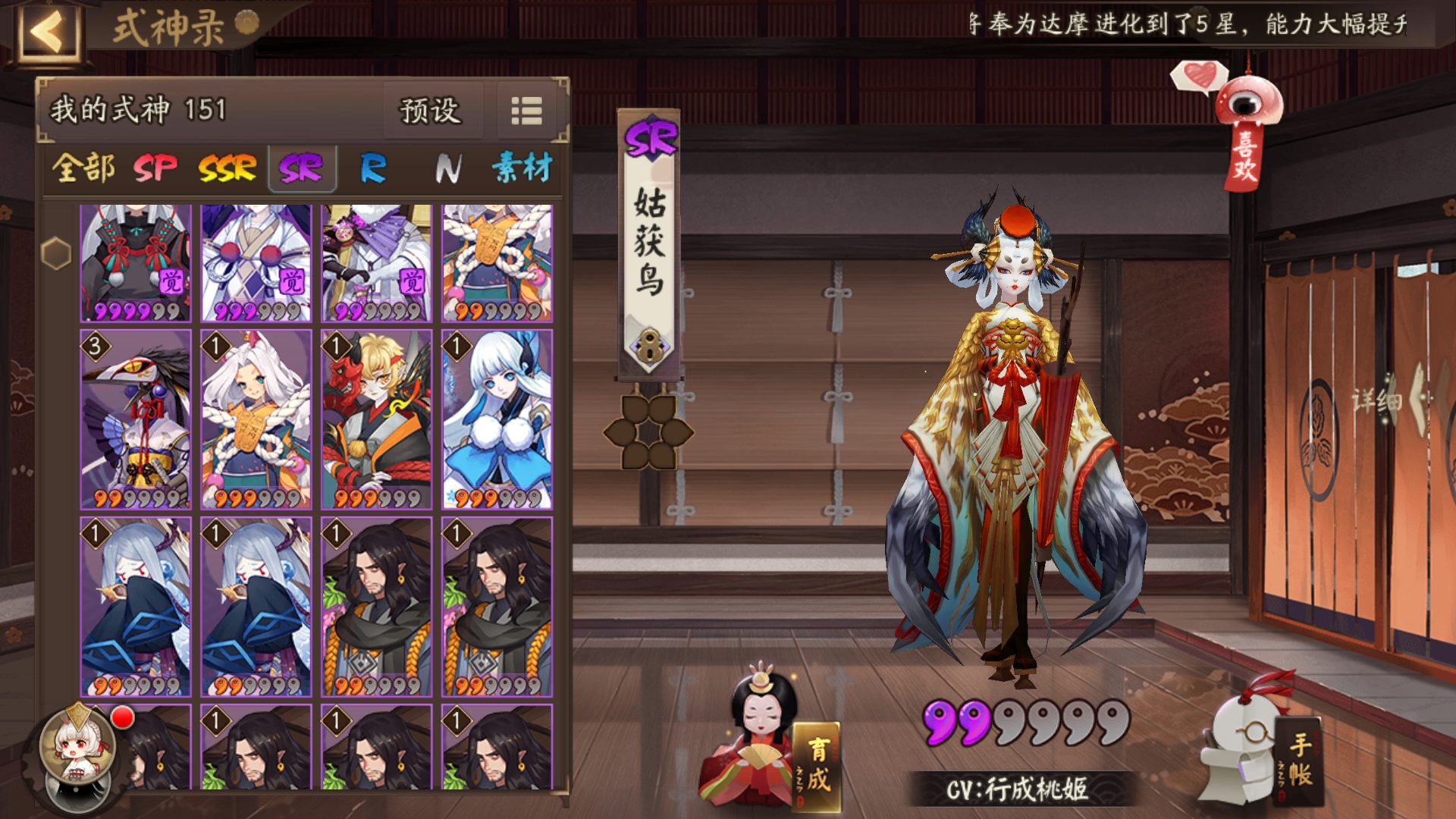Switch to the R rarity tab
Screen dimensions: 1456x819
[372, 168]
